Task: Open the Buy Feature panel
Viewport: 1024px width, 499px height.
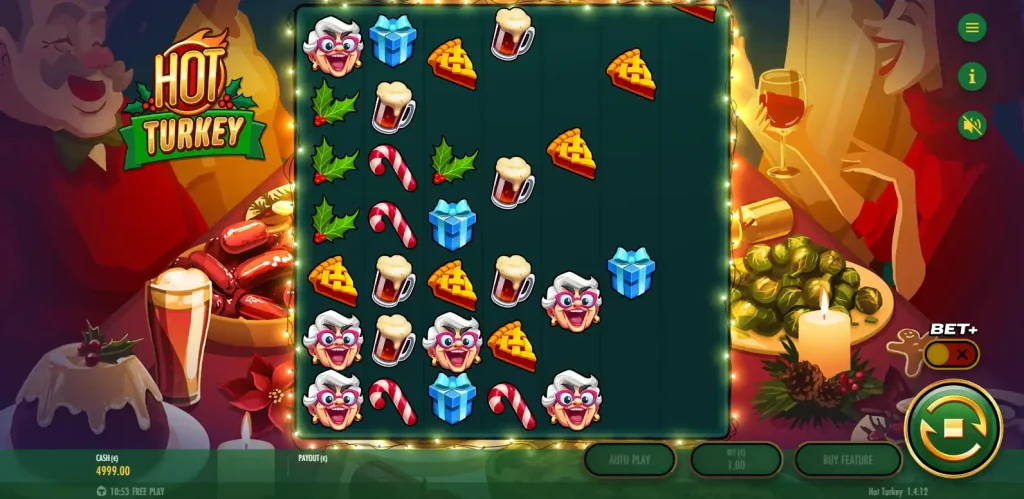Action: point(848,460)
